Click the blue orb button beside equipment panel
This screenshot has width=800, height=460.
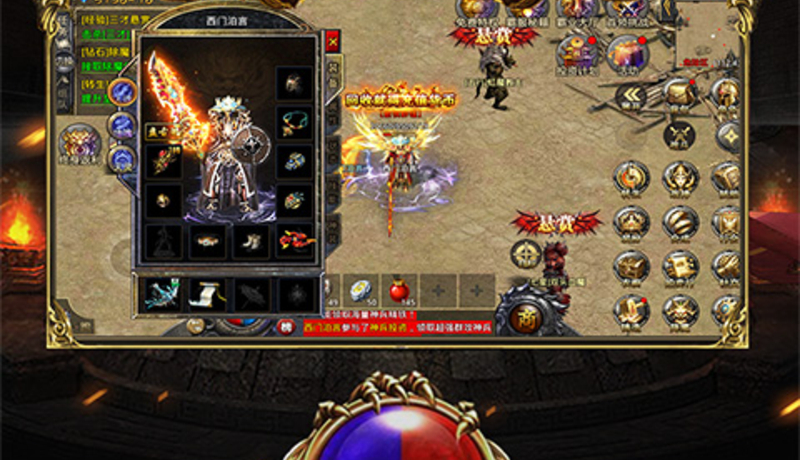tap(123, 93)
